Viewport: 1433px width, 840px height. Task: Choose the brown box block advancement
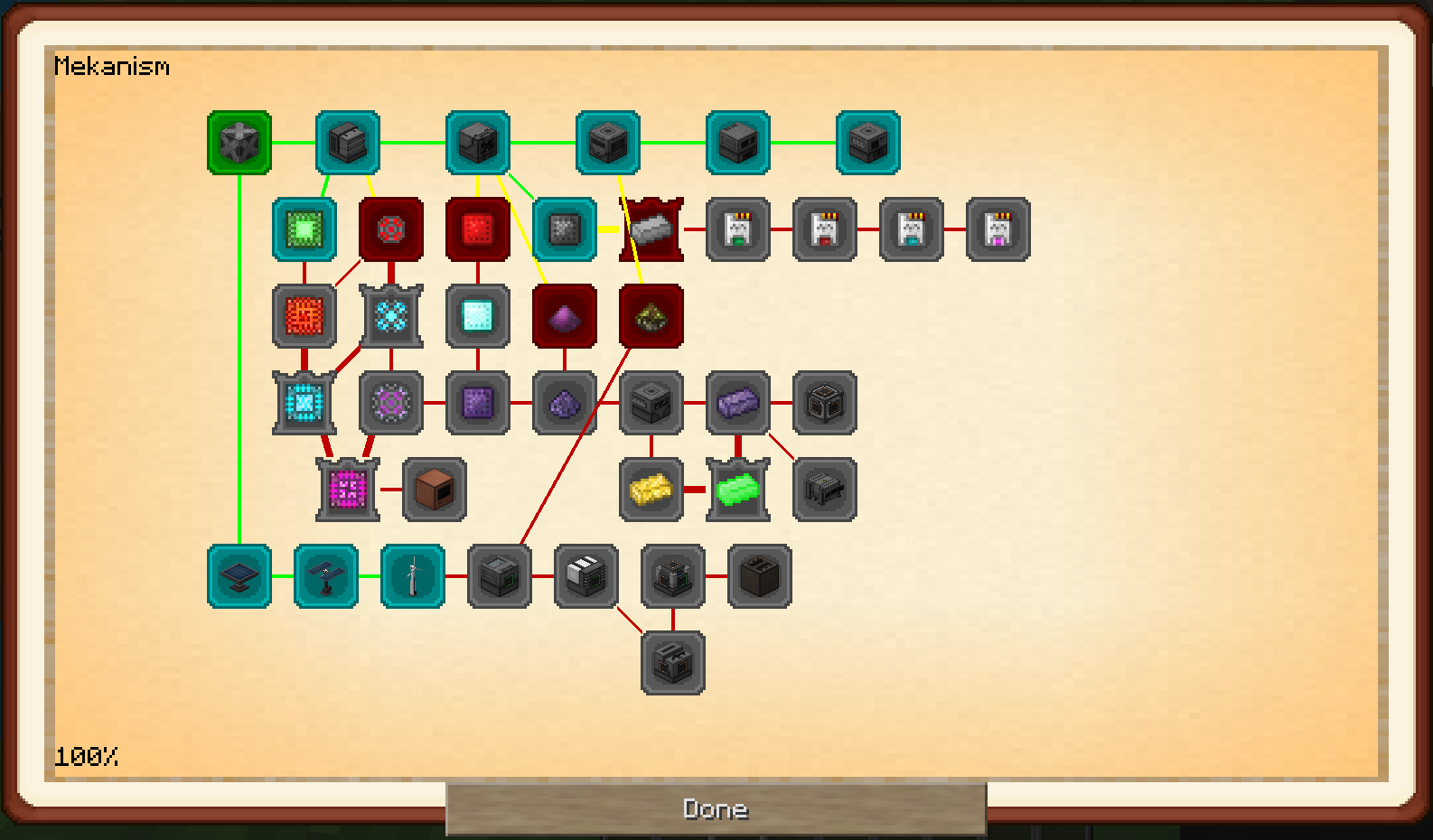pyautogui.click(x=435, y=490)
